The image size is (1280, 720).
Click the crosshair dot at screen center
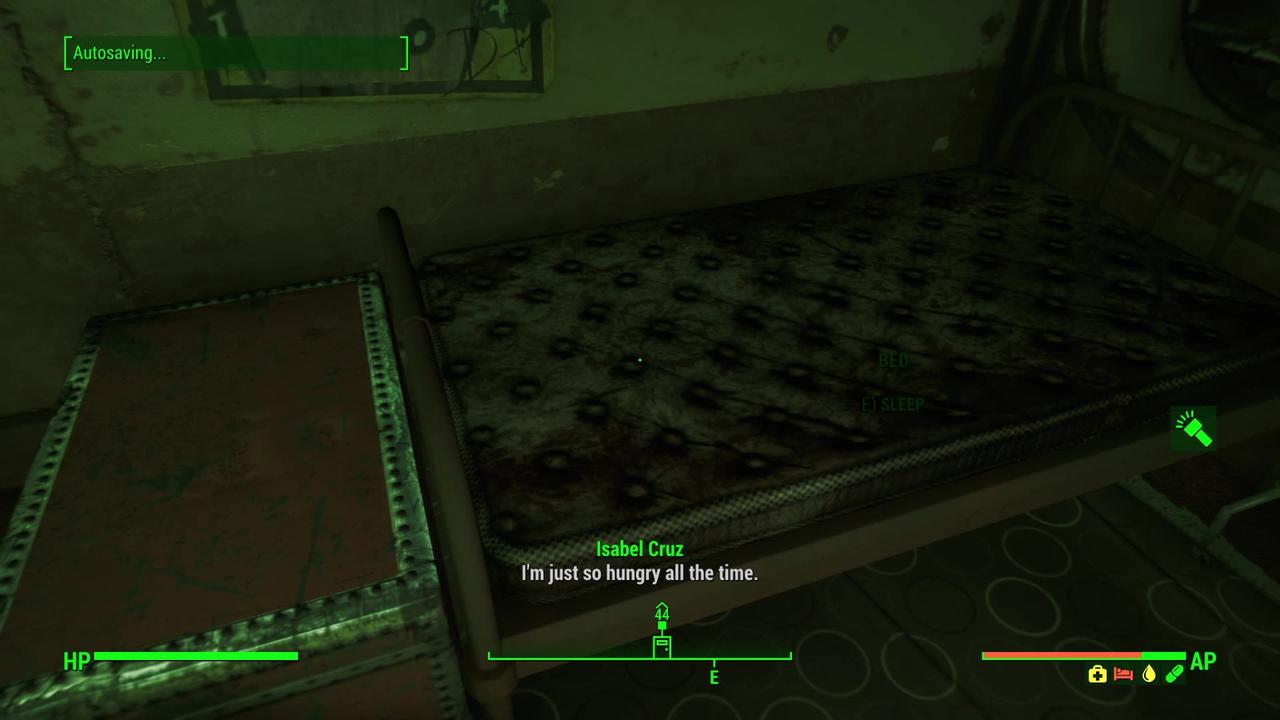tap(639, 359)
